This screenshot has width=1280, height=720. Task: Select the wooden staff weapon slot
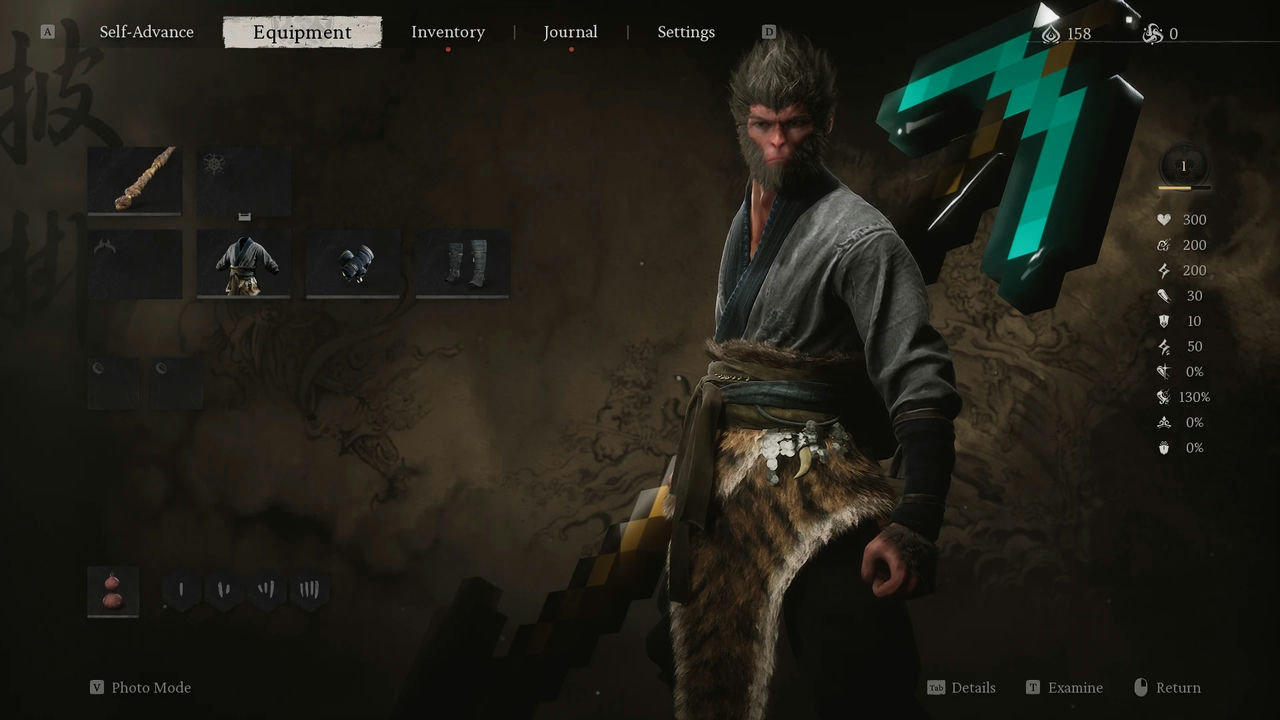[x=134, y=180]
